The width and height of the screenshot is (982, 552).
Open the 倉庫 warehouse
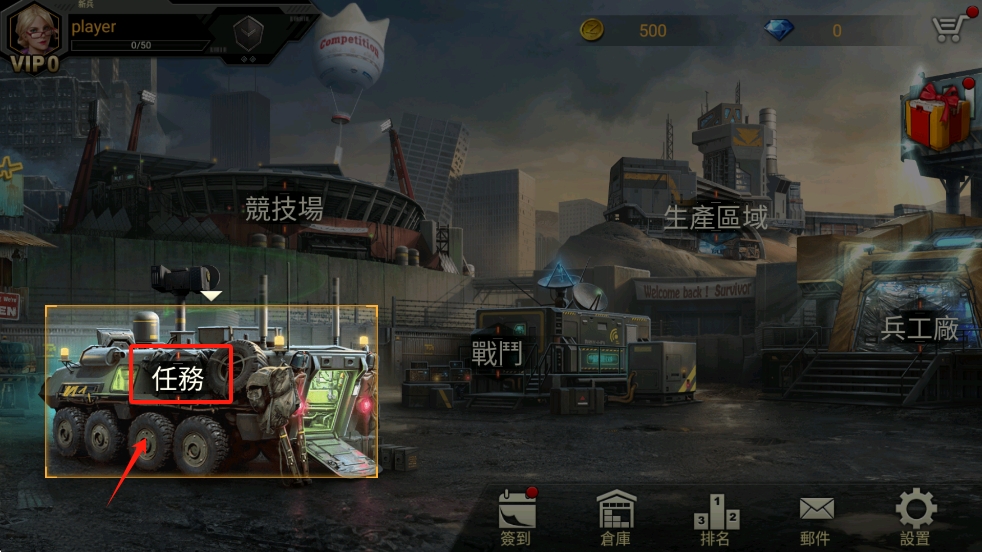point(615,517)
